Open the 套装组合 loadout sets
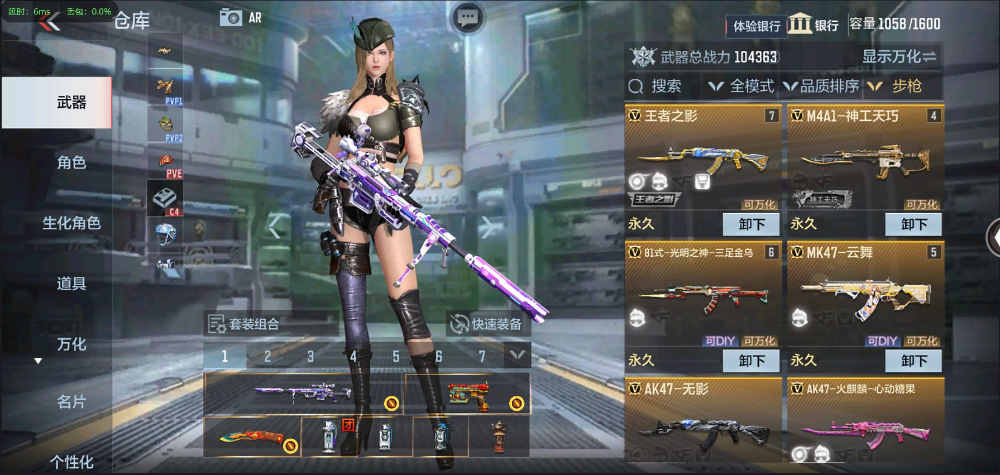The image size is (1000, 475). (x=245, y=323)
